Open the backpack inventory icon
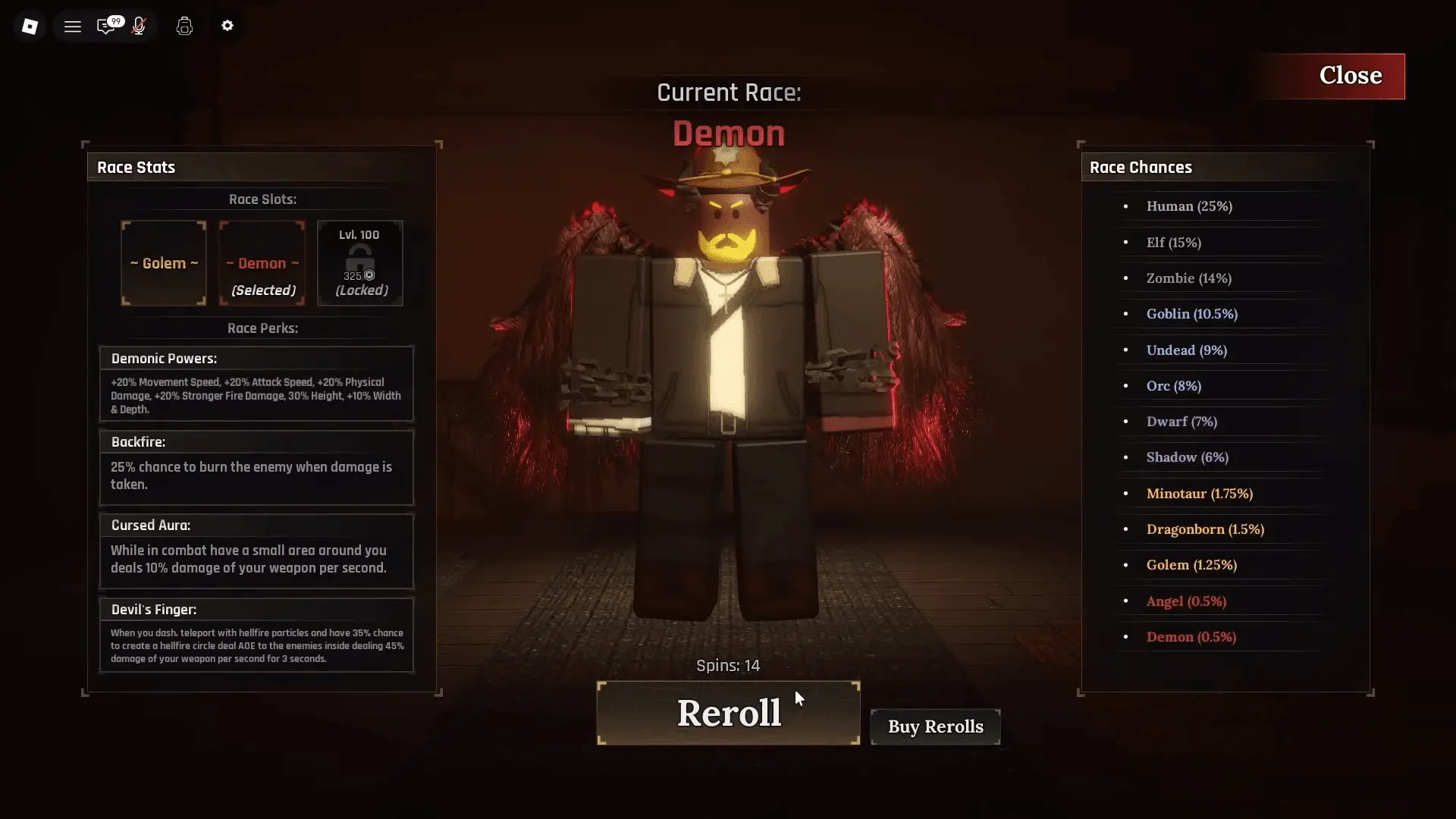1456x819 pixels. (x=184, y=25)
